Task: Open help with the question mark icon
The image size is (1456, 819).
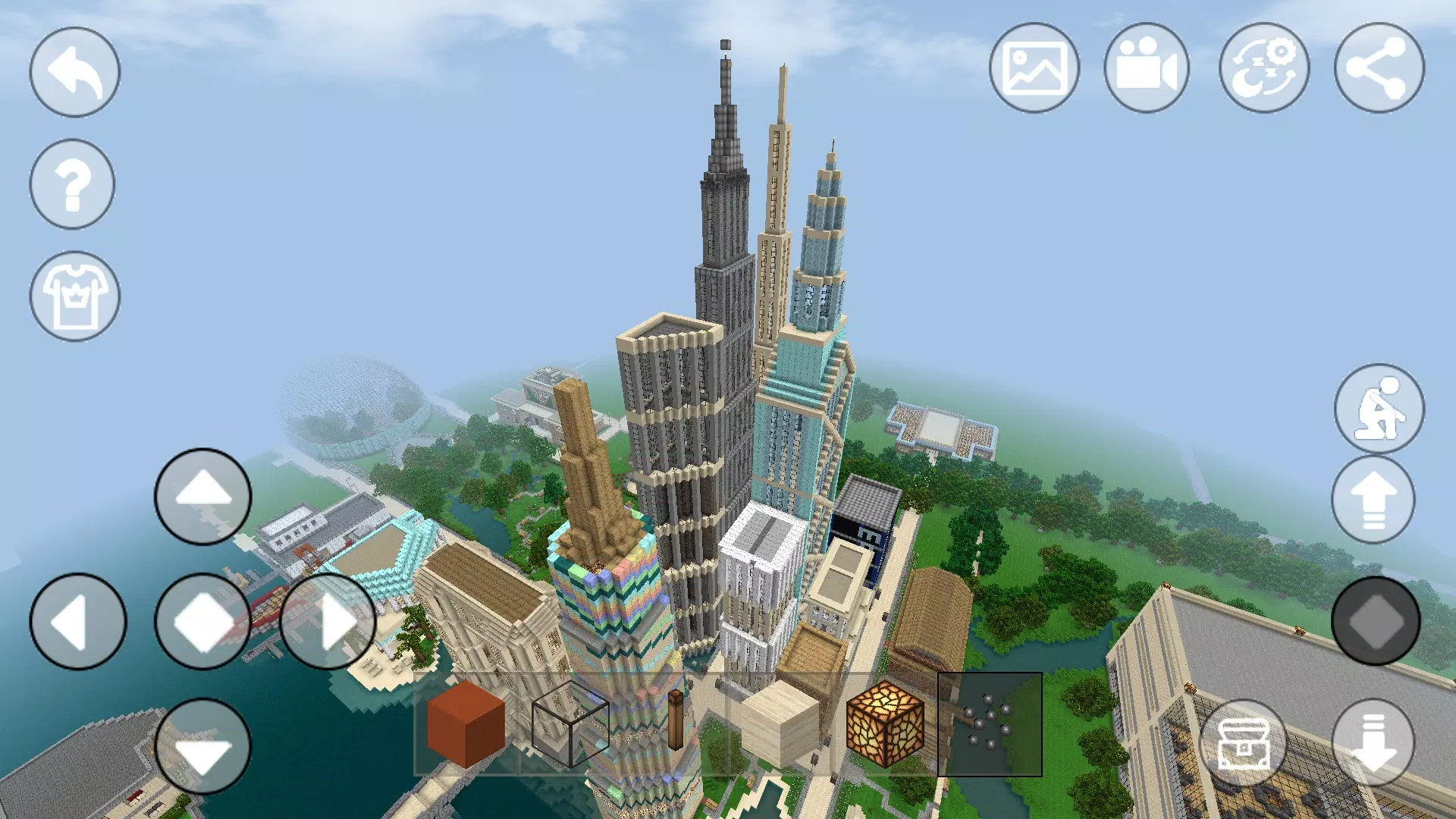Action: pos(73,184)
